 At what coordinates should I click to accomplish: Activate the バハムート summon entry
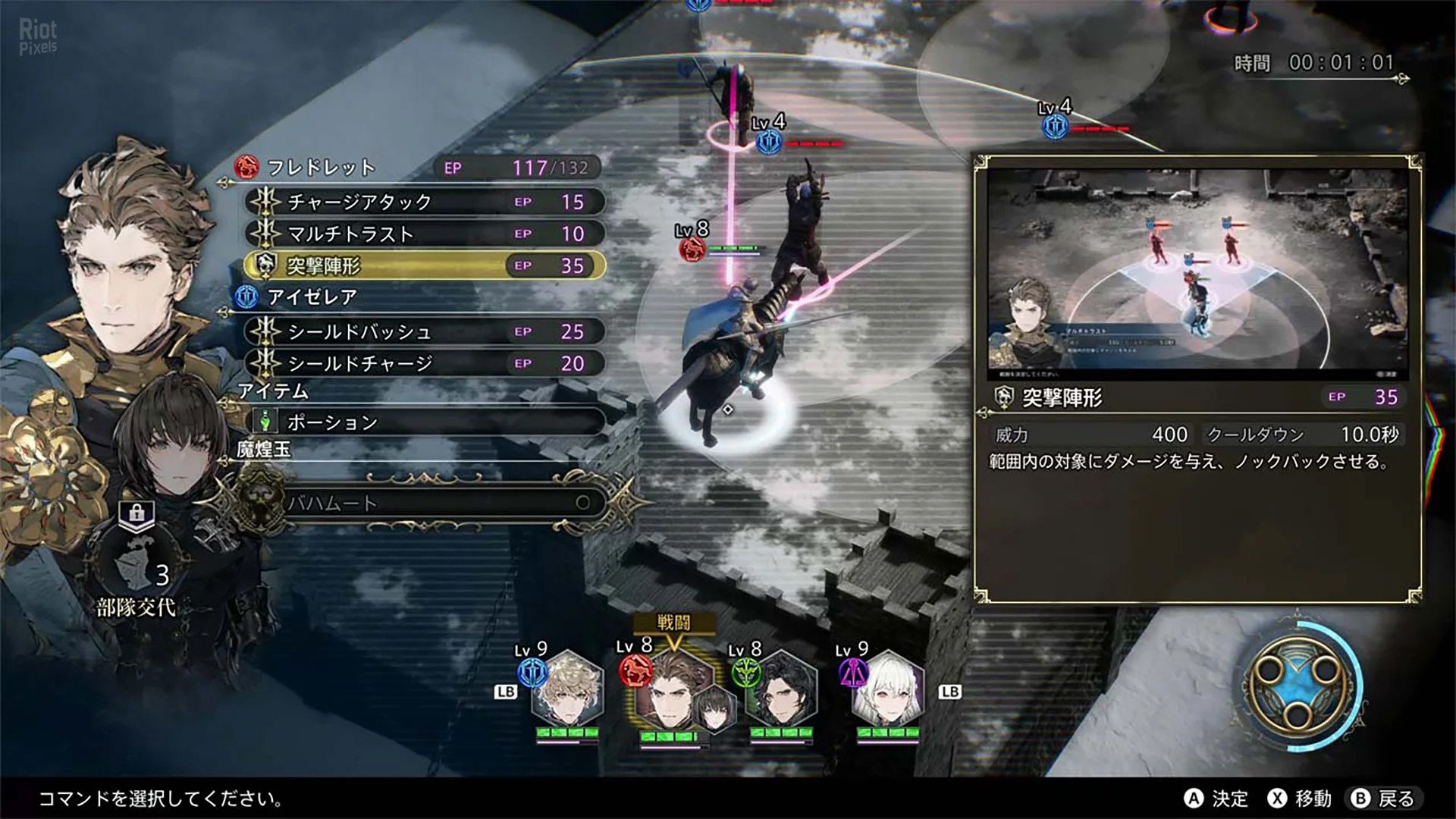tap(432, 502)
